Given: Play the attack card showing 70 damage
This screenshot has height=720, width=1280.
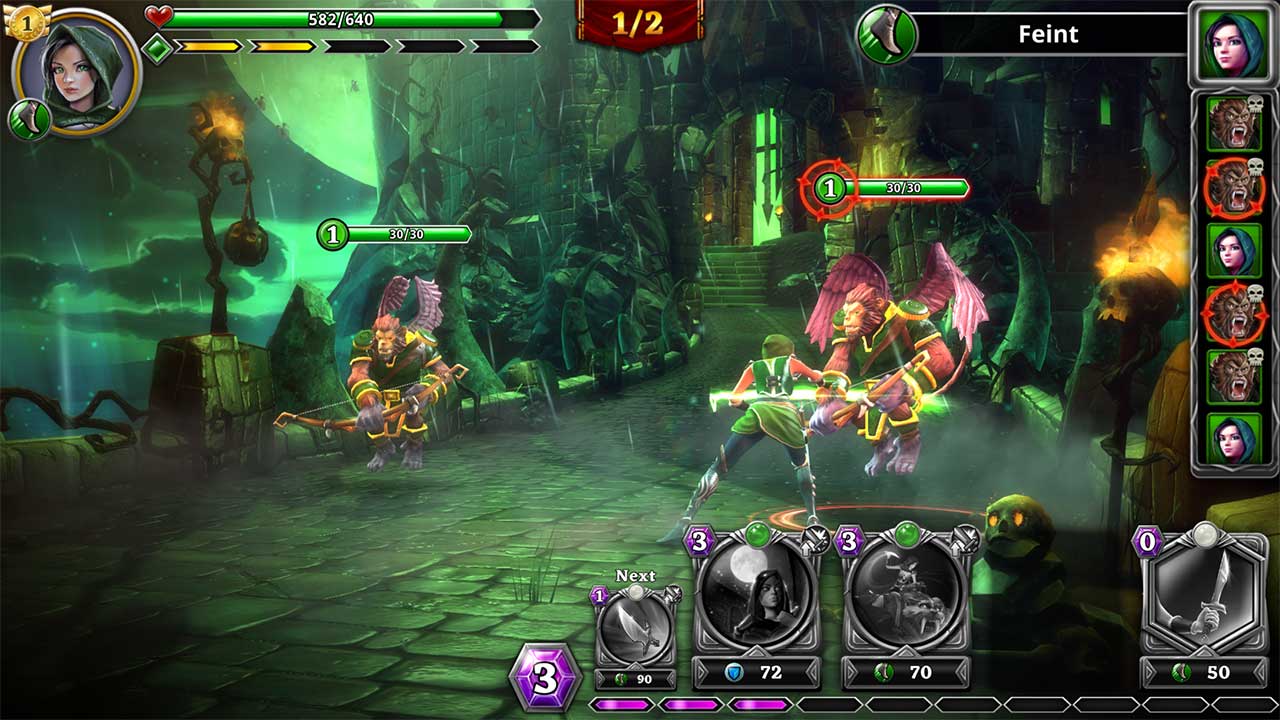Looking at the screenshot, I should (x=905, y=596).
